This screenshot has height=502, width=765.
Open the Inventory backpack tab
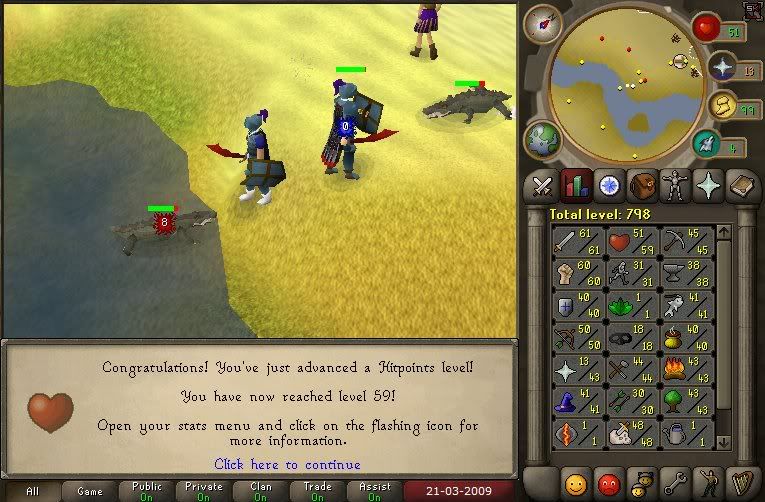[x=641, y=186]
